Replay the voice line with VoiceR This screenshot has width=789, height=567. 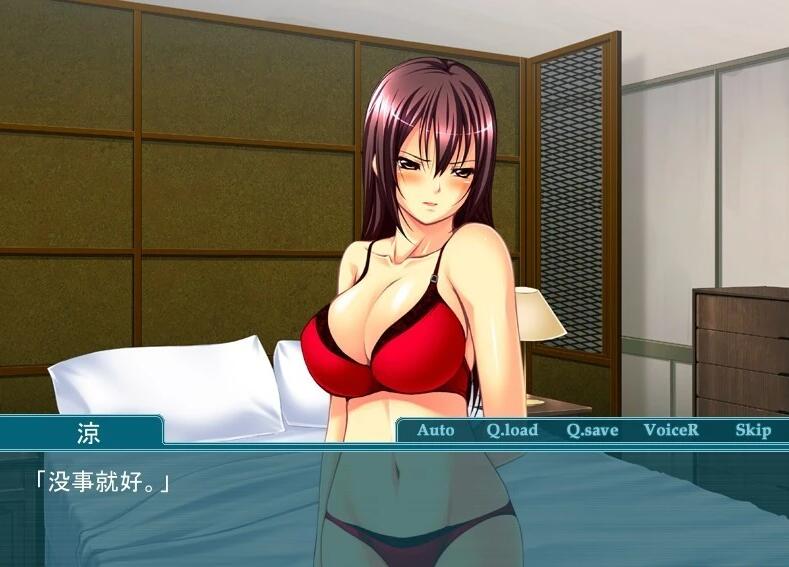pyautogui.click(x=671, y=430)
